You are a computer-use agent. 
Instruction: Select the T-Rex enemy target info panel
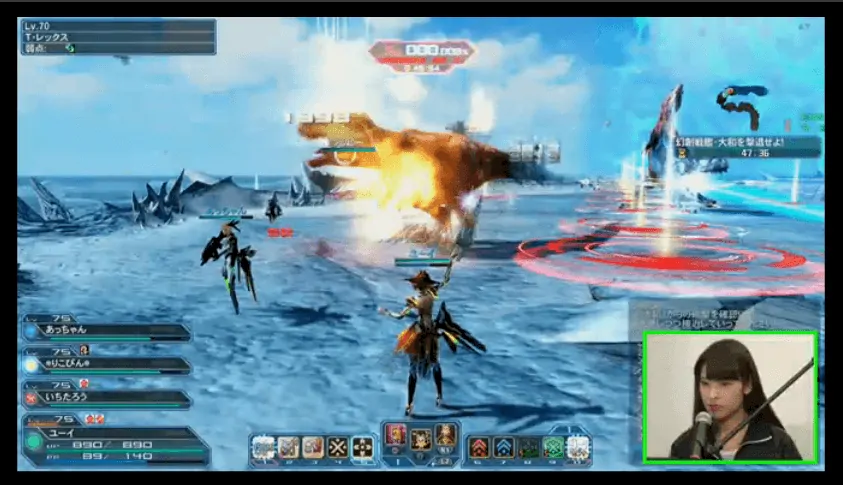(x=117, y=36)
